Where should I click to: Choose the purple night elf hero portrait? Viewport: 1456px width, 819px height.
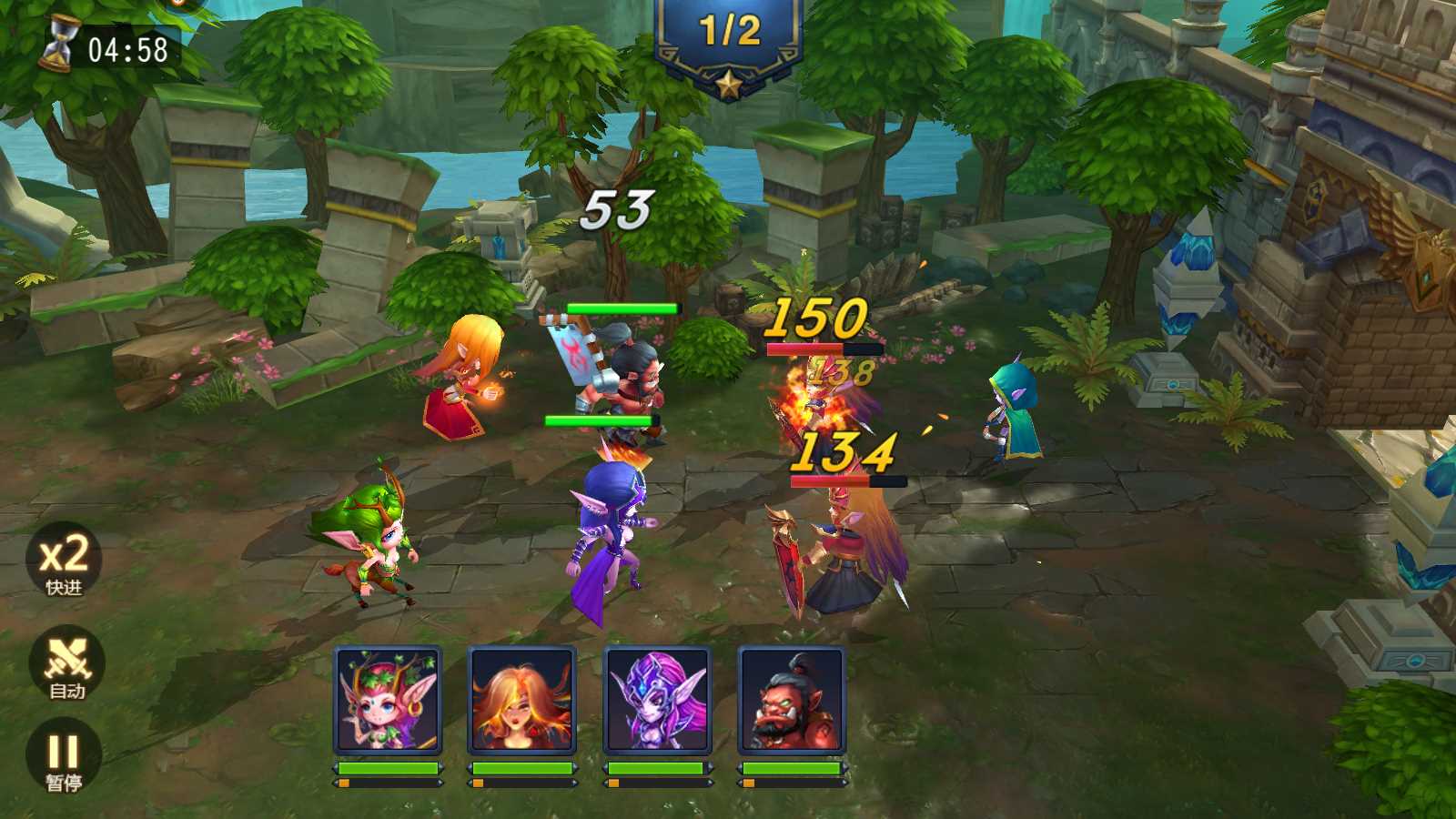point(657,700)
